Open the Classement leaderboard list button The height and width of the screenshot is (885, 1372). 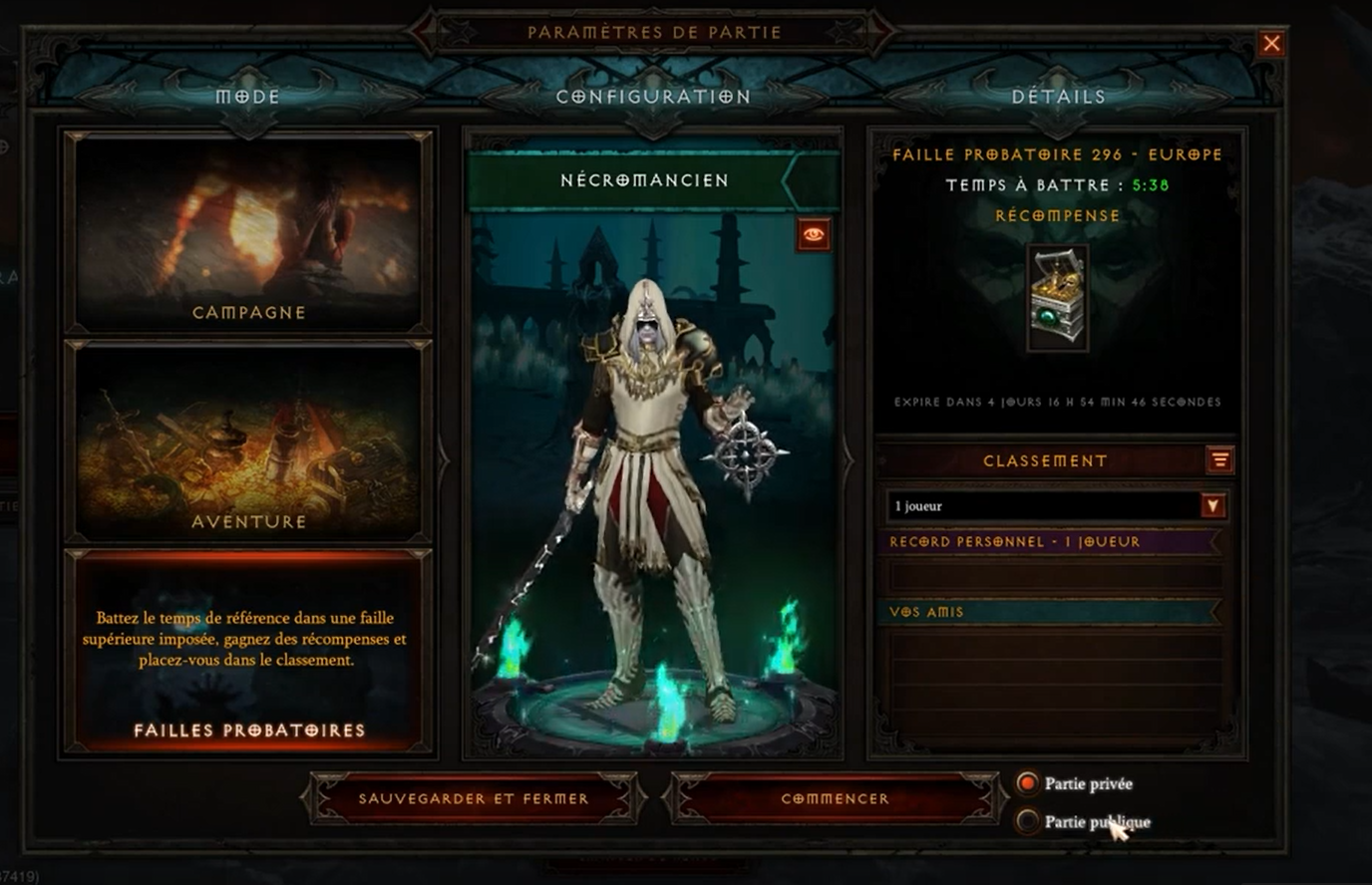point(1219,460)
